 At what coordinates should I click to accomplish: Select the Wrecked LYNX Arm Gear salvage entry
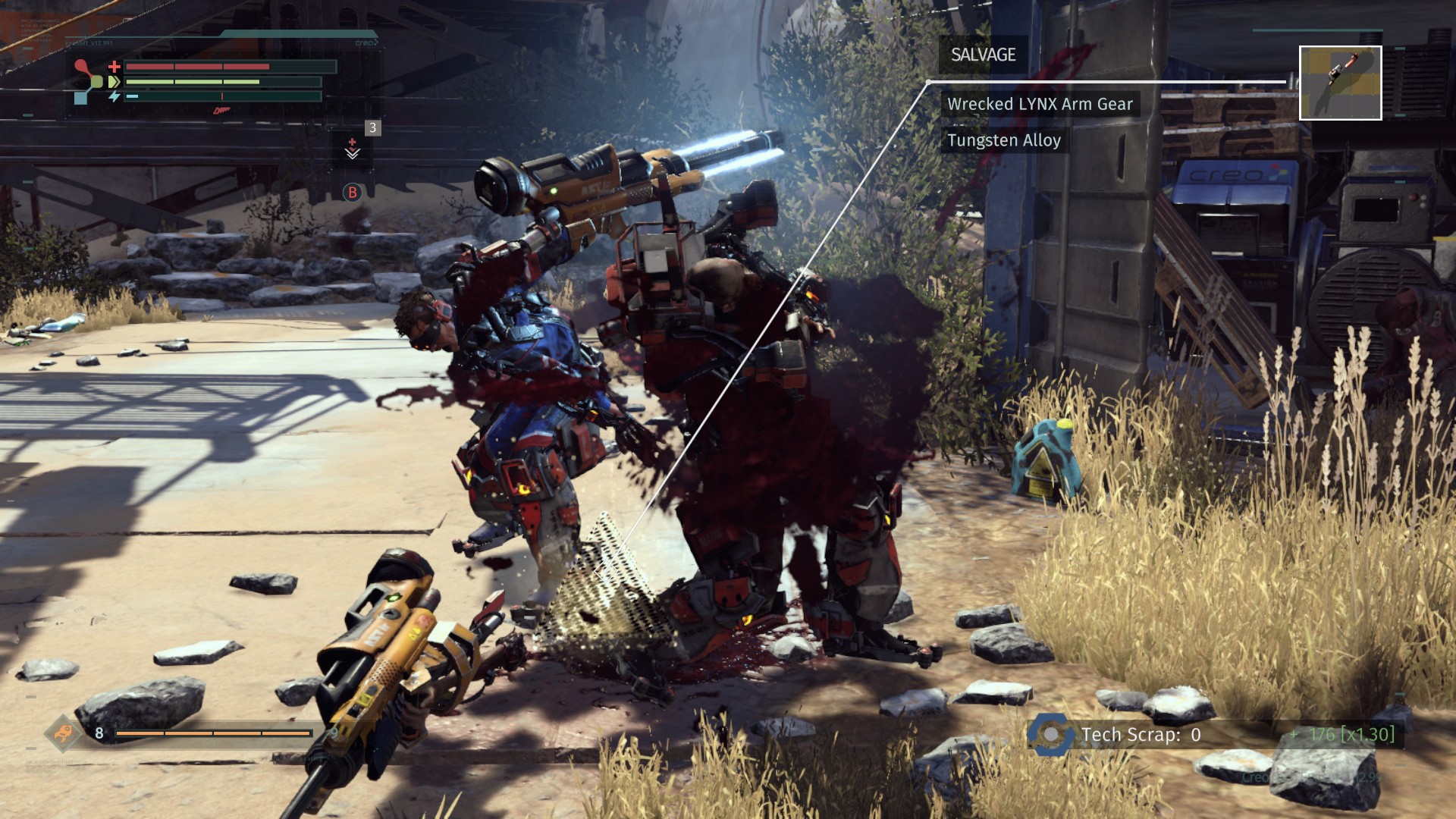(x=1040, y=104)
